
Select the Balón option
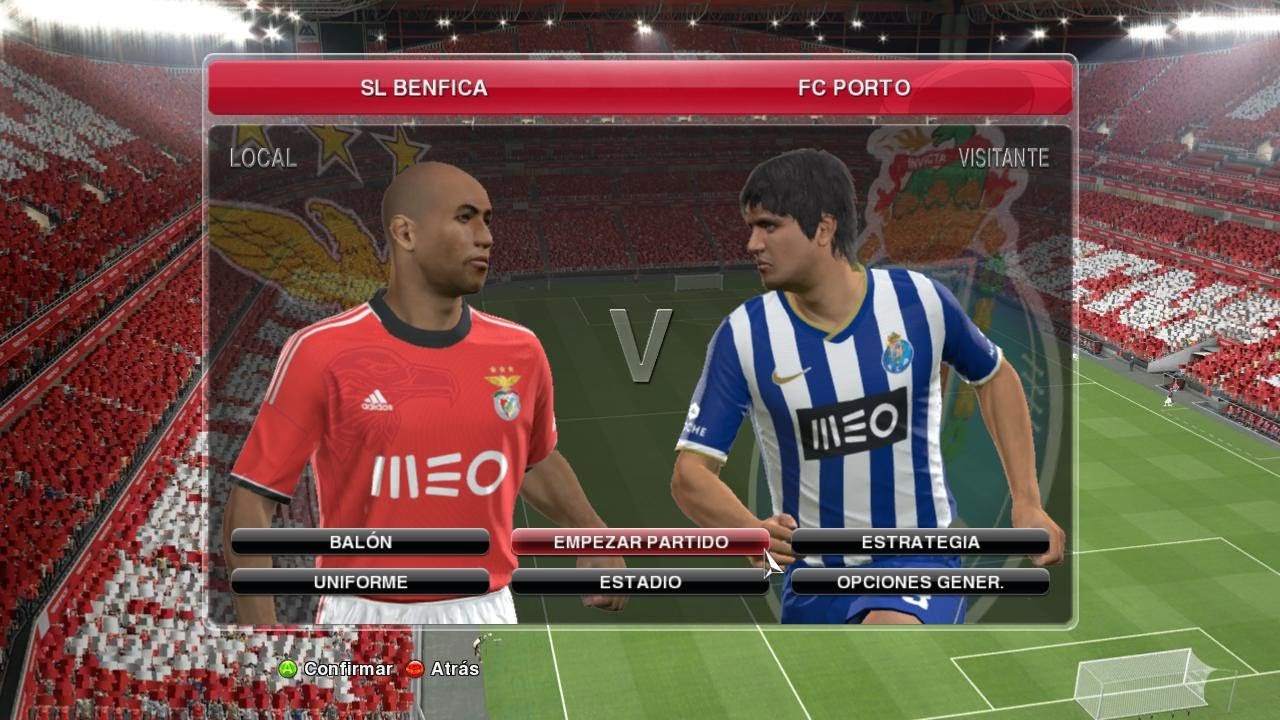click(x=360, y=542)
